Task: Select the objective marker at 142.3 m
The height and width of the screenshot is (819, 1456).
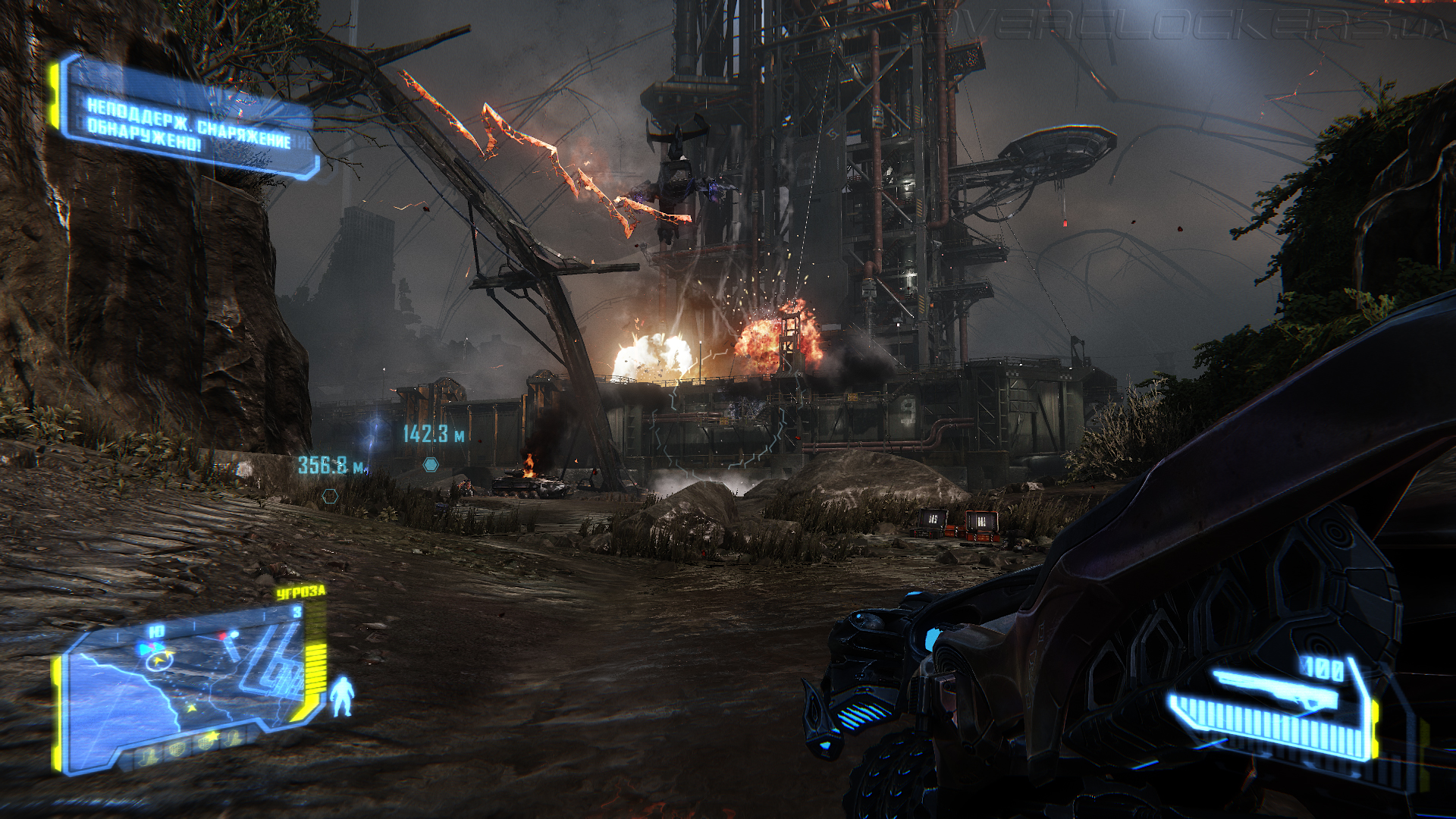Action: click(431, 464)
